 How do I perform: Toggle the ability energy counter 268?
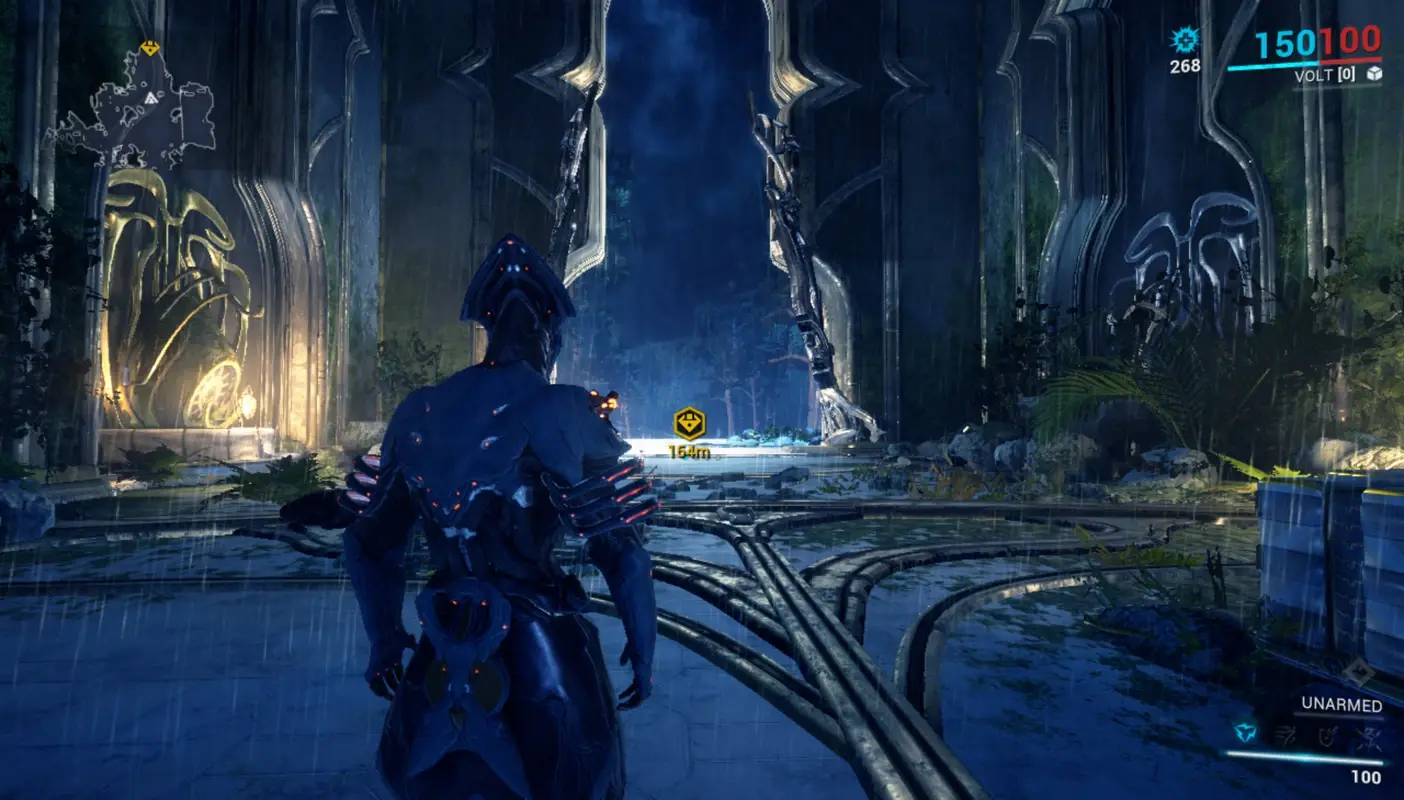(1184, 68)
